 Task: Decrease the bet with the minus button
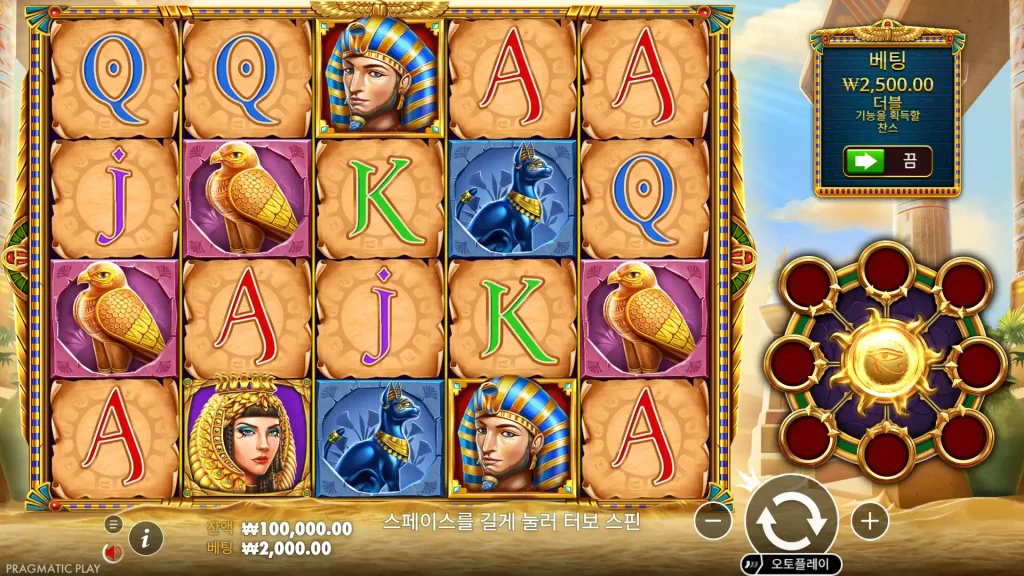(x=713, y=520)
